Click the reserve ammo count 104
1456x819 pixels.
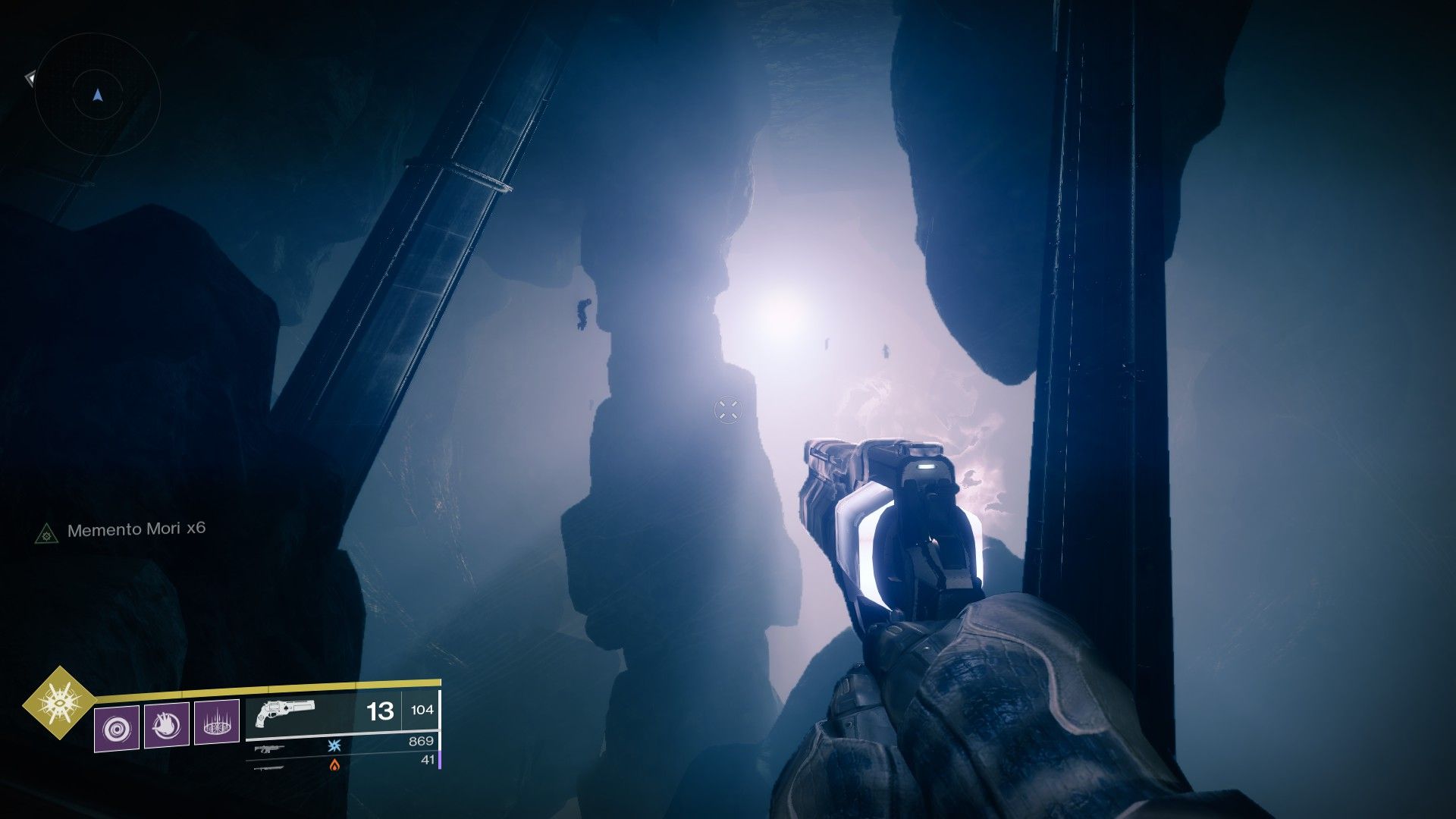click(x=422, y=710)
